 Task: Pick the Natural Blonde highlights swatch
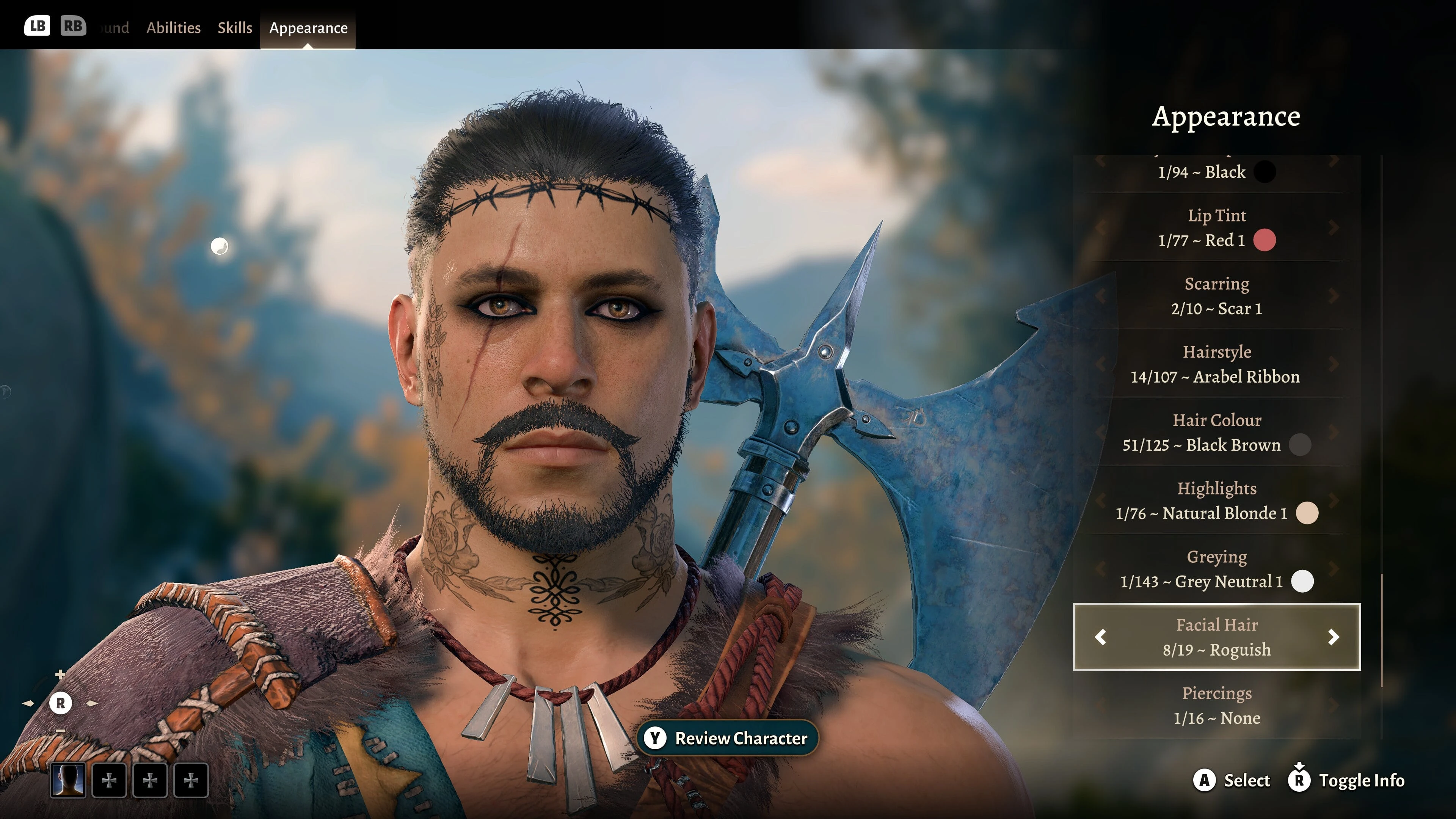[1307, 513]
